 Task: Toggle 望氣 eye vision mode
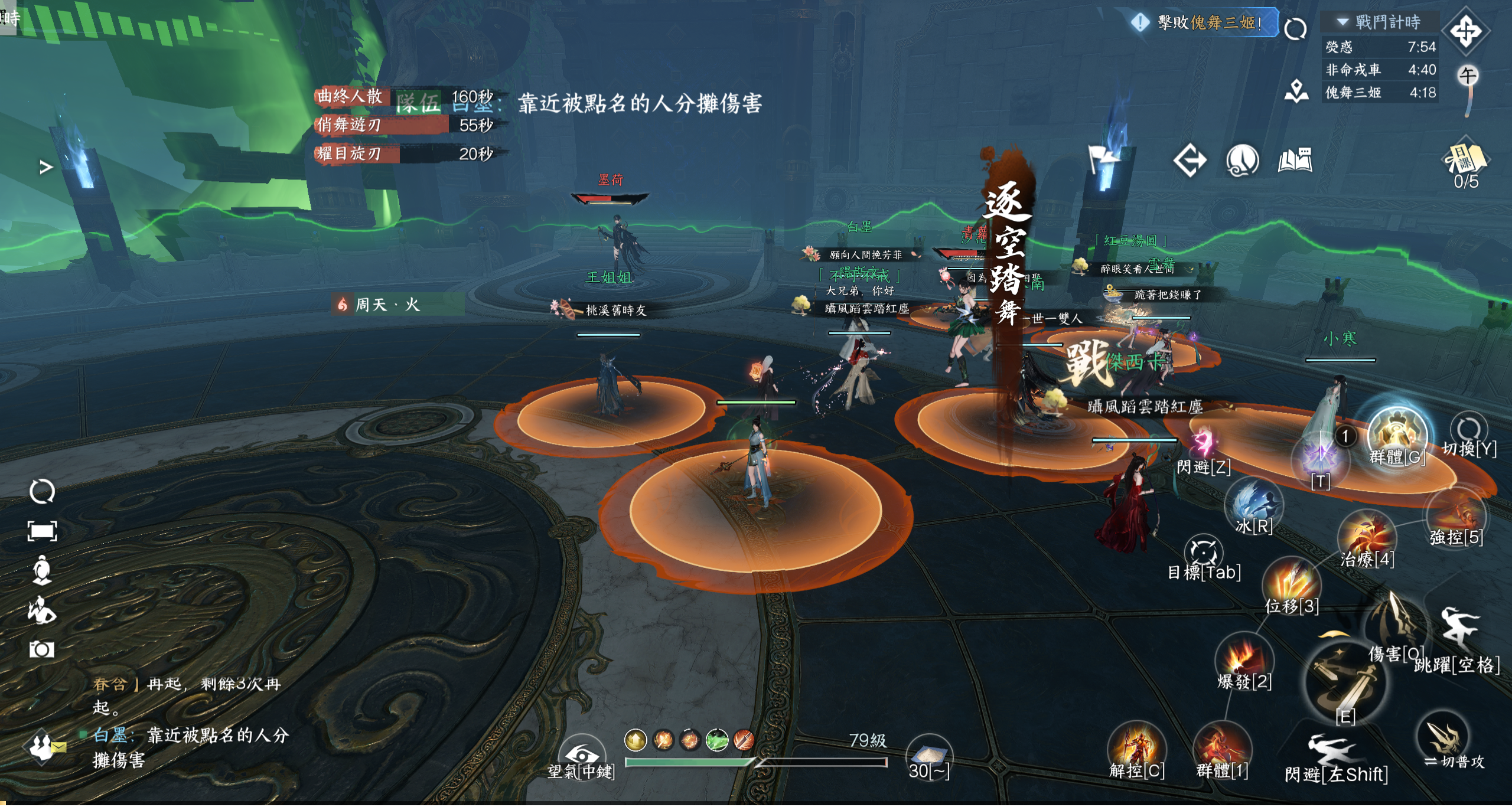coord(581,756)
